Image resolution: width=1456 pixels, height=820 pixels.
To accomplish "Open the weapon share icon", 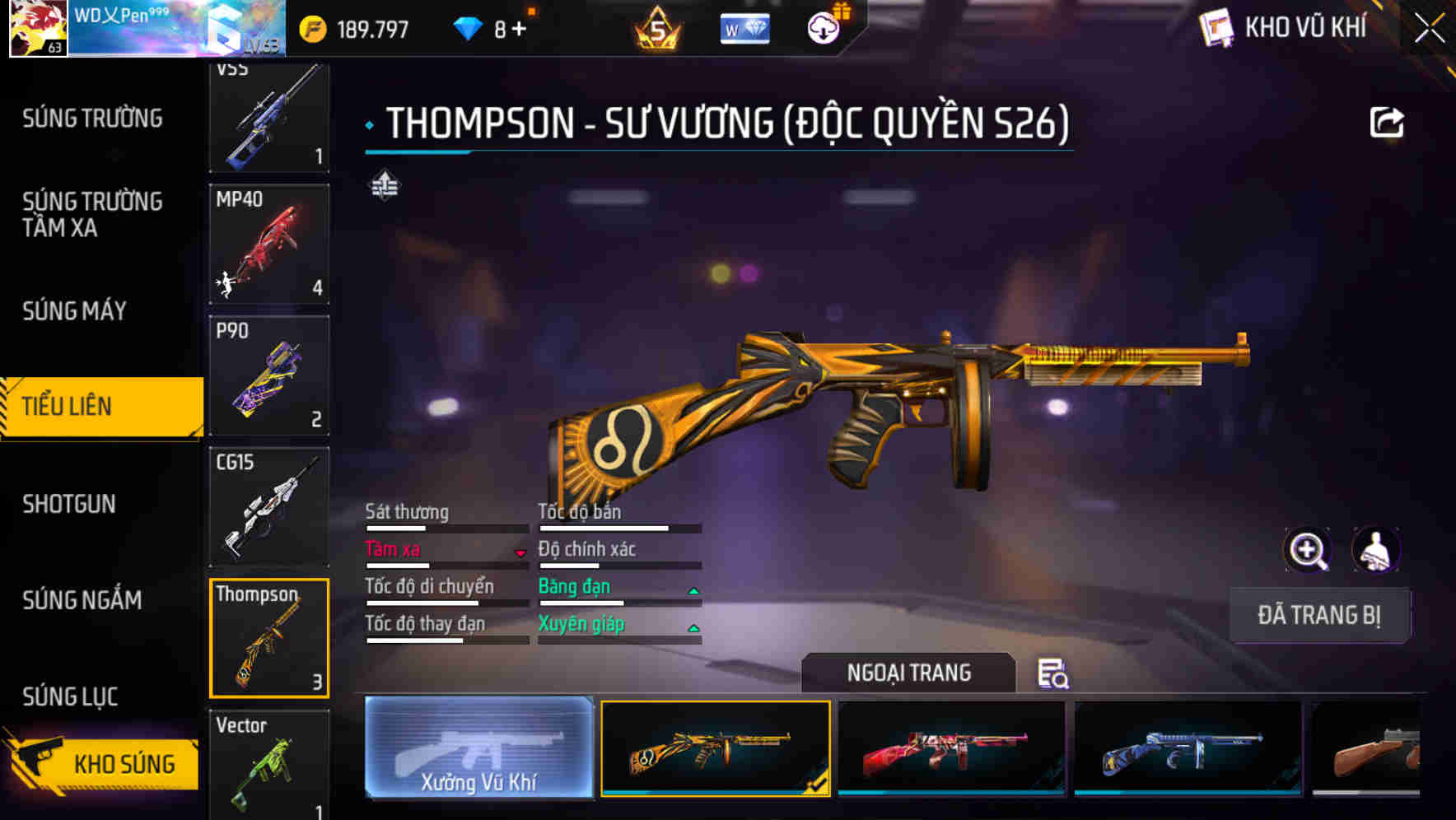I will point(1387,122).
